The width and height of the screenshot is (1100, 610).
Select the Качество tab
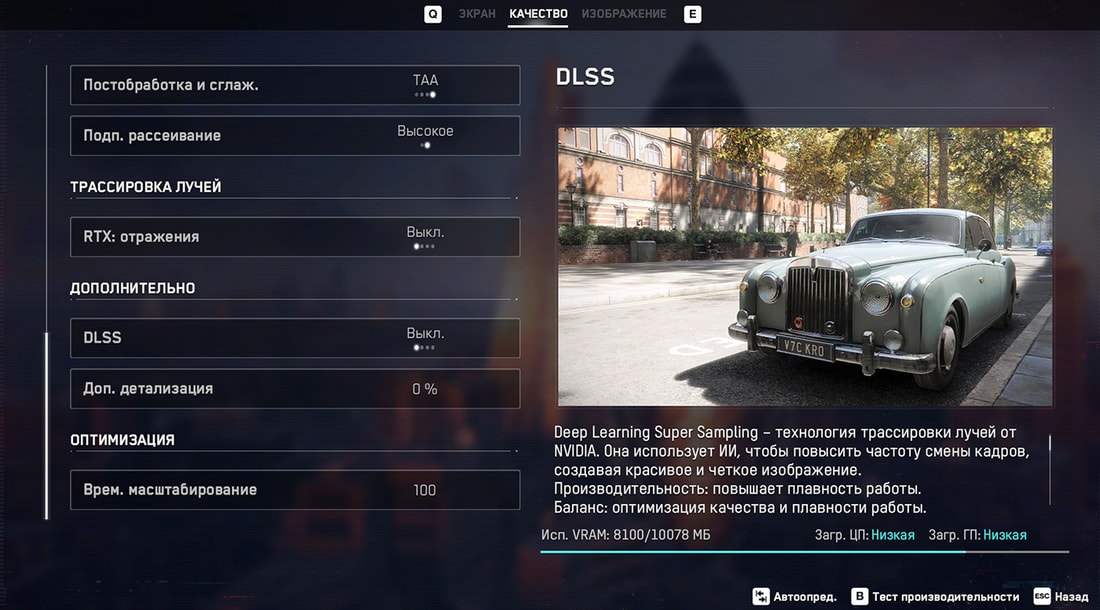pyautogui.click(x=538, y=14)
